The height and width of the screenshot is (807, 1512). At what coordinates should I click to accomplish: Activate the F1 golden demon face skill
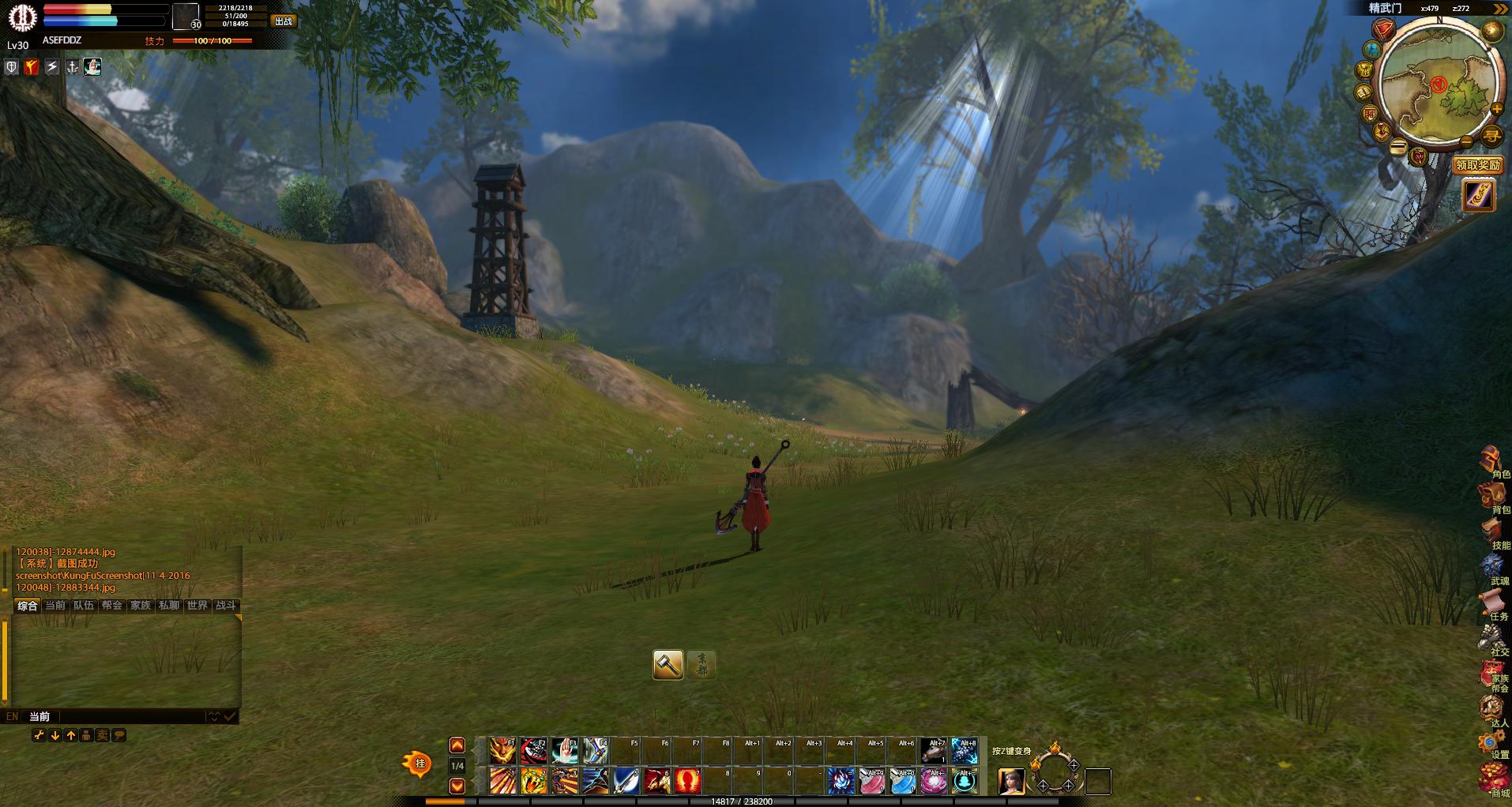[502, 750]
